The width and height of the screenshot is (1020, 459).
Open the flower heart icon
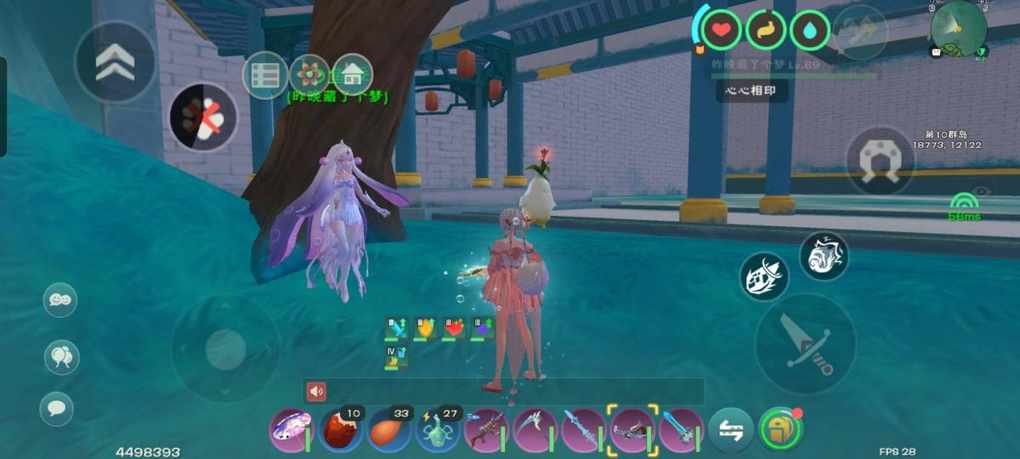[310, 74]
